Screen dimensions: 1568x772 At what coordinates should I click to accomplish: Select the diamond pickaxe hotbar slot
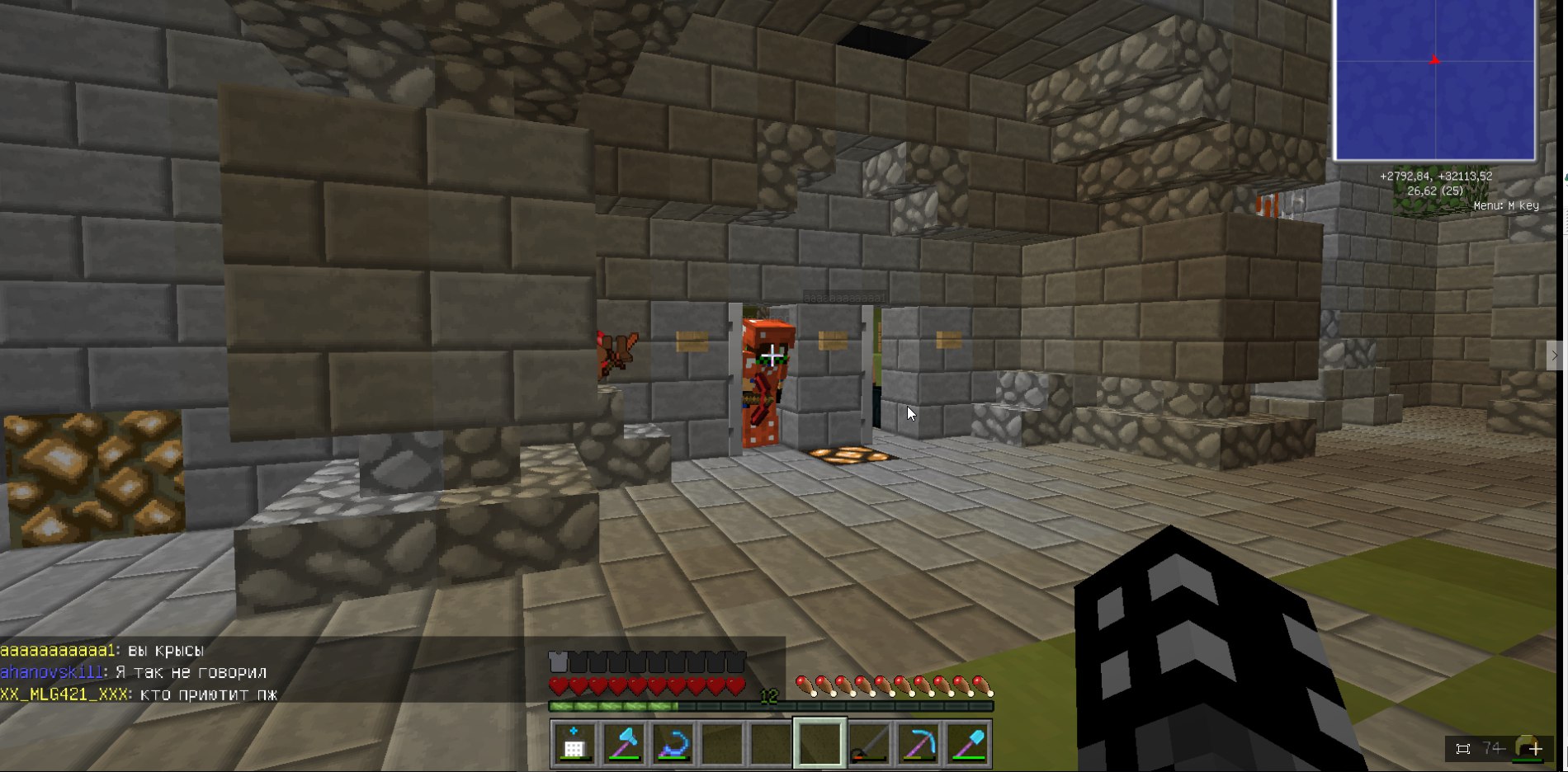(919, 744)
